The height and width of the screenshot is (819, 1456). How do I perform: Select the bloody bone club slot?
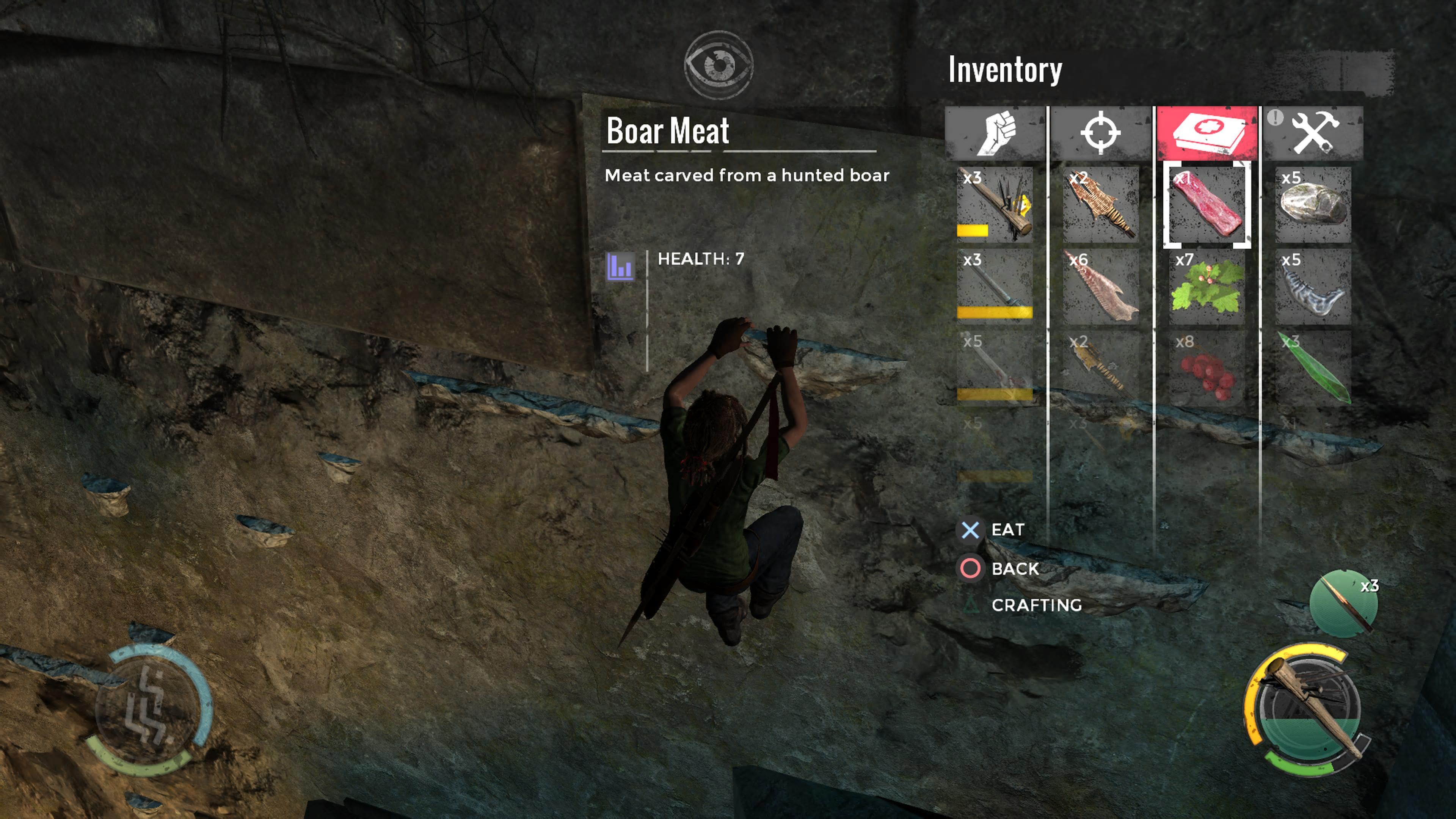point(995,369)
